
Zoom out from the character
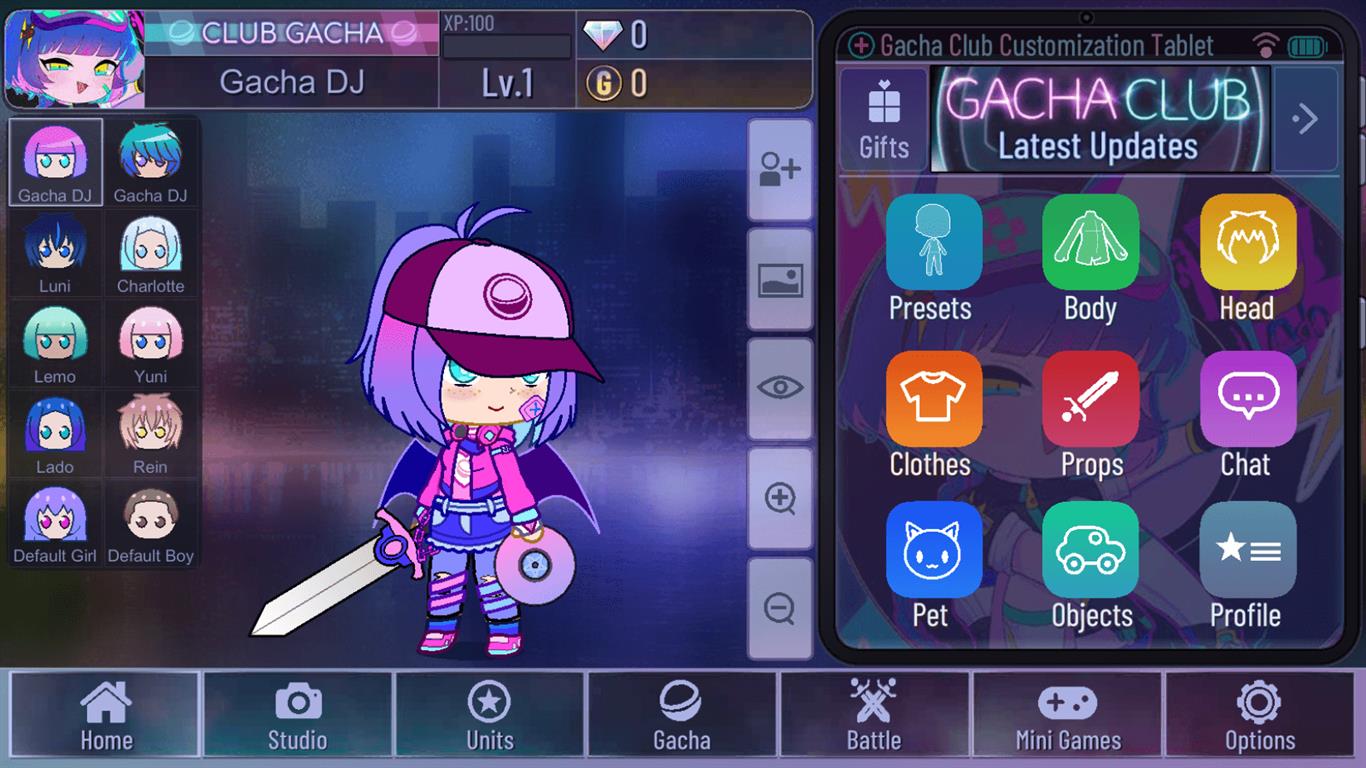[780, 608]
